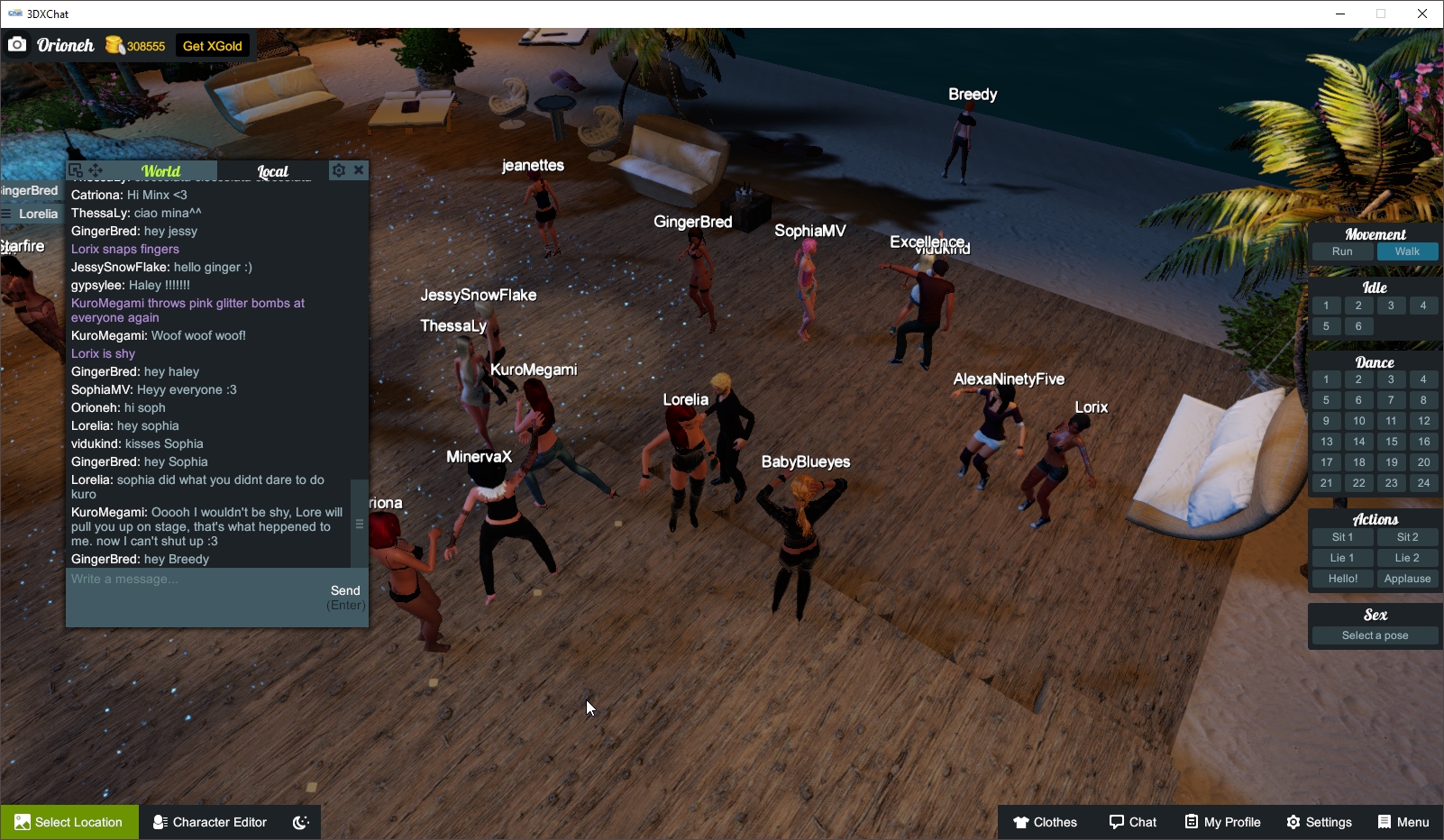
Task: Enable Walk movement mode
Action: click(x=1408, y=251)
